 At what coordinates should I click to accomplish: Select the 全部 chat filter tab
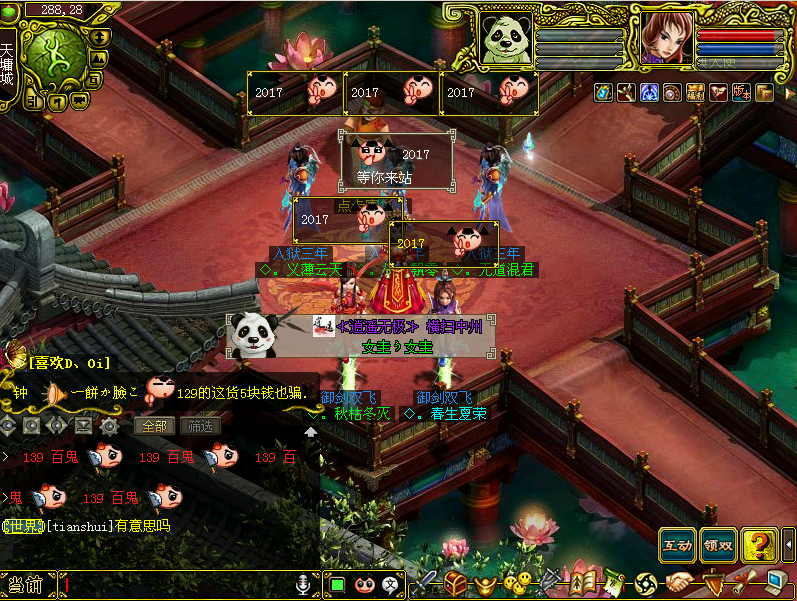(155, 425)
